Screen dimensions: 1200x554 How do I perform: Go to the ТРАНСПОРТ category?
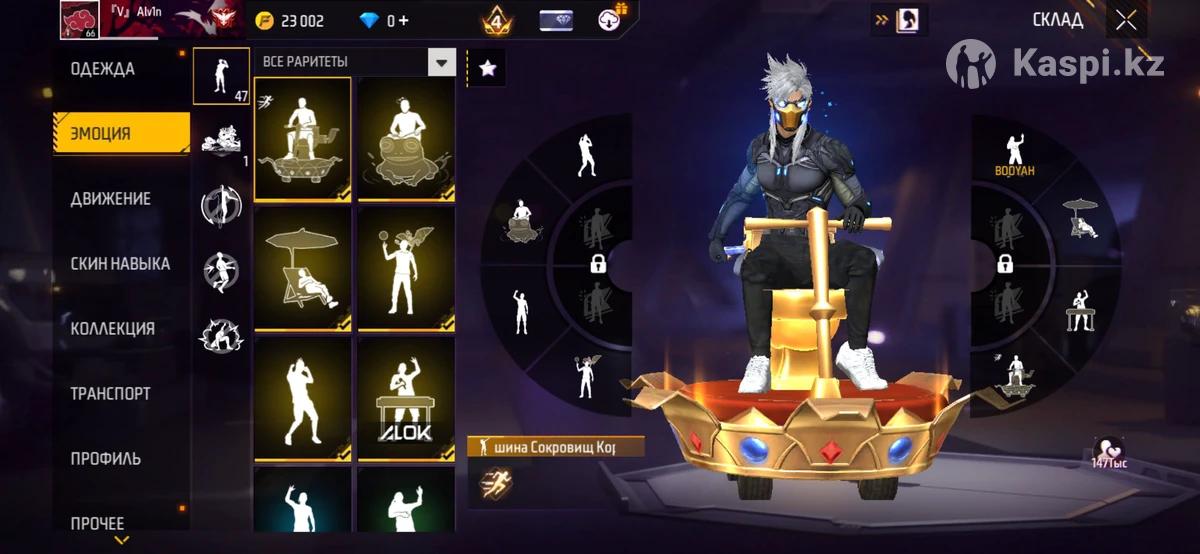111,394
